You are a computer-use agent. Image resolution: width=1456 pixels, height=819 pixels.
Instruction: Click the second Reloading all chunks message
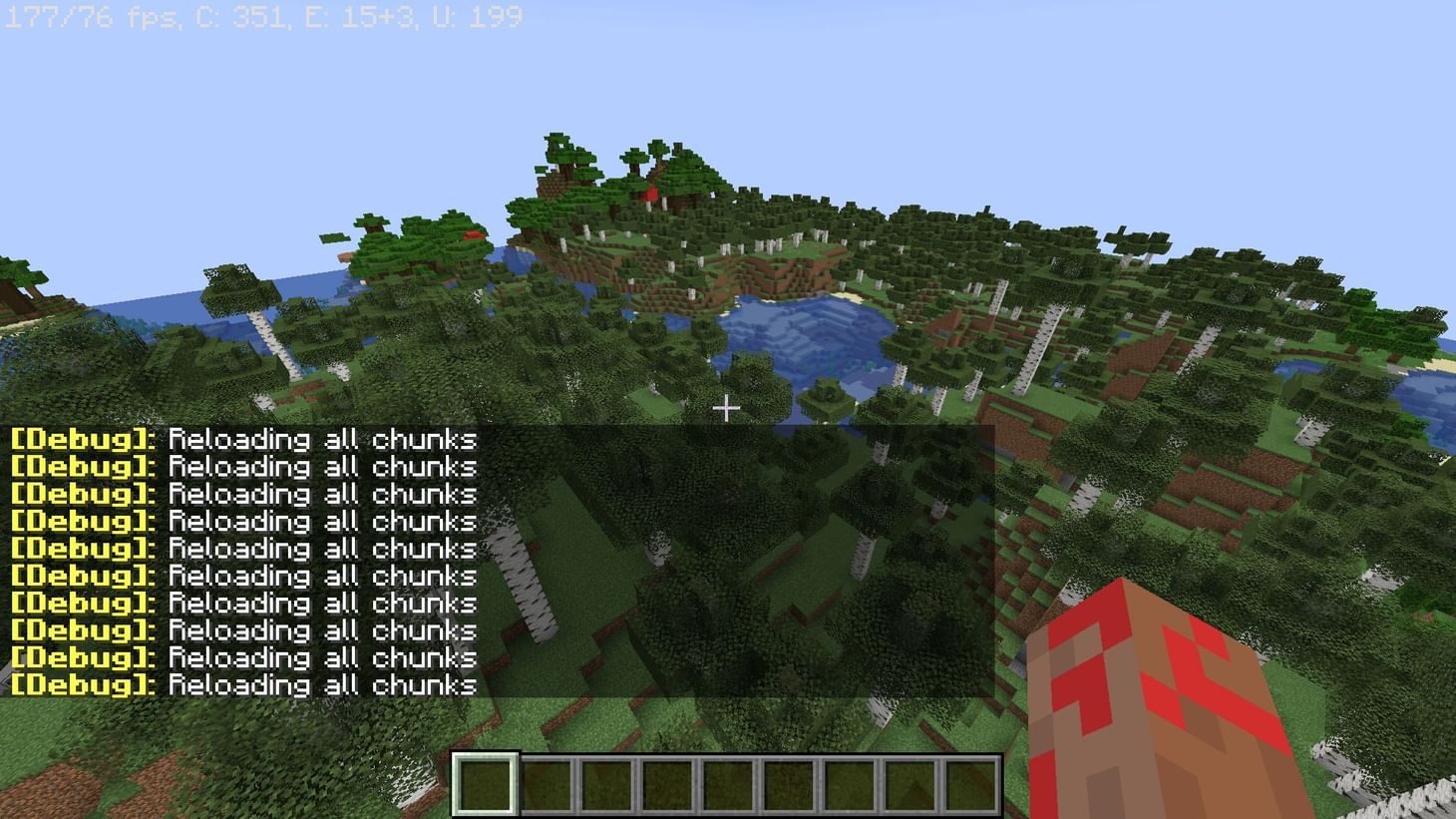(x=319, y=466)
